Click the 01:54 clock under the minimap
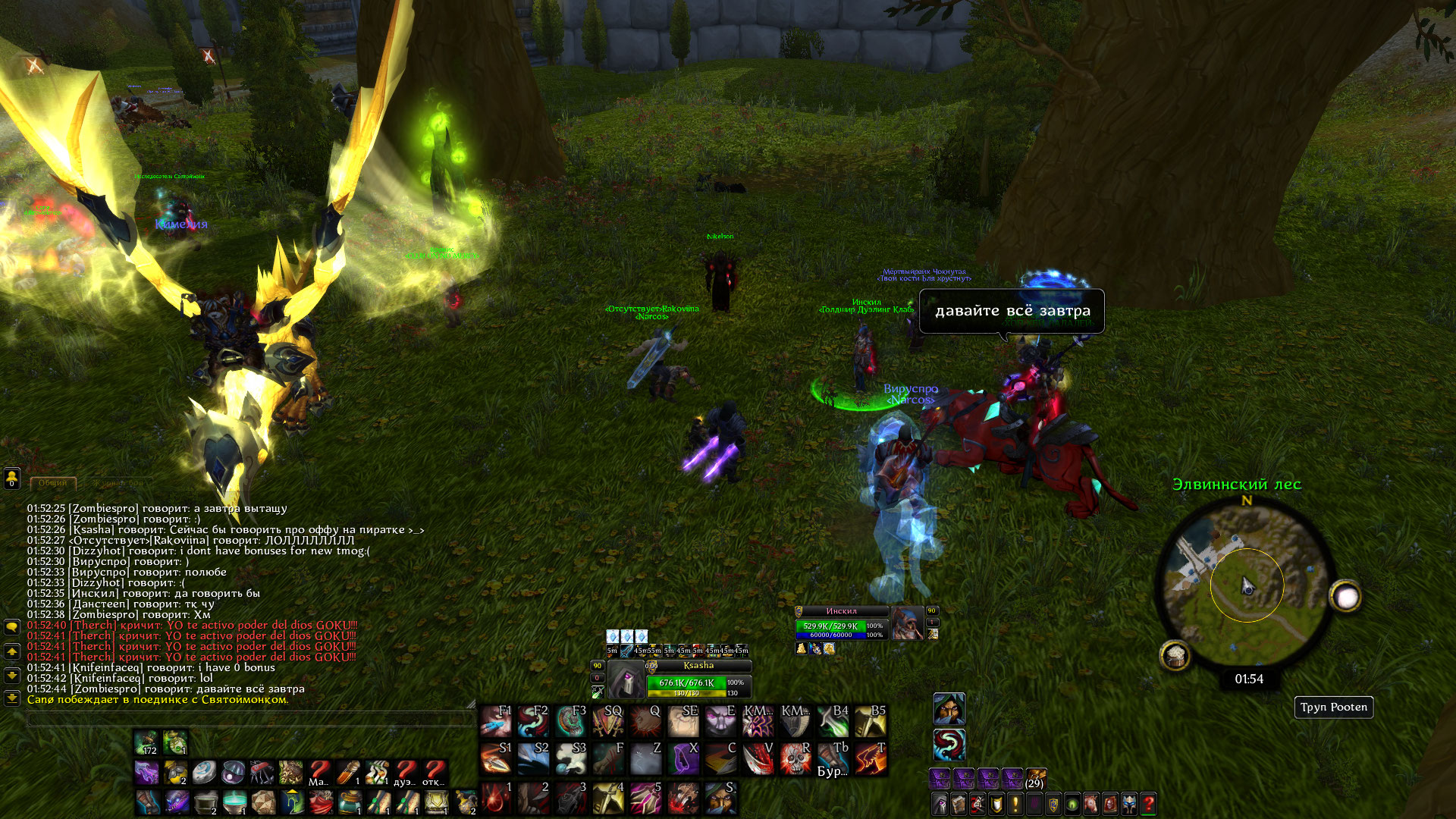The height and width of the screenshot is (819, 1456). pos(1249,679)
